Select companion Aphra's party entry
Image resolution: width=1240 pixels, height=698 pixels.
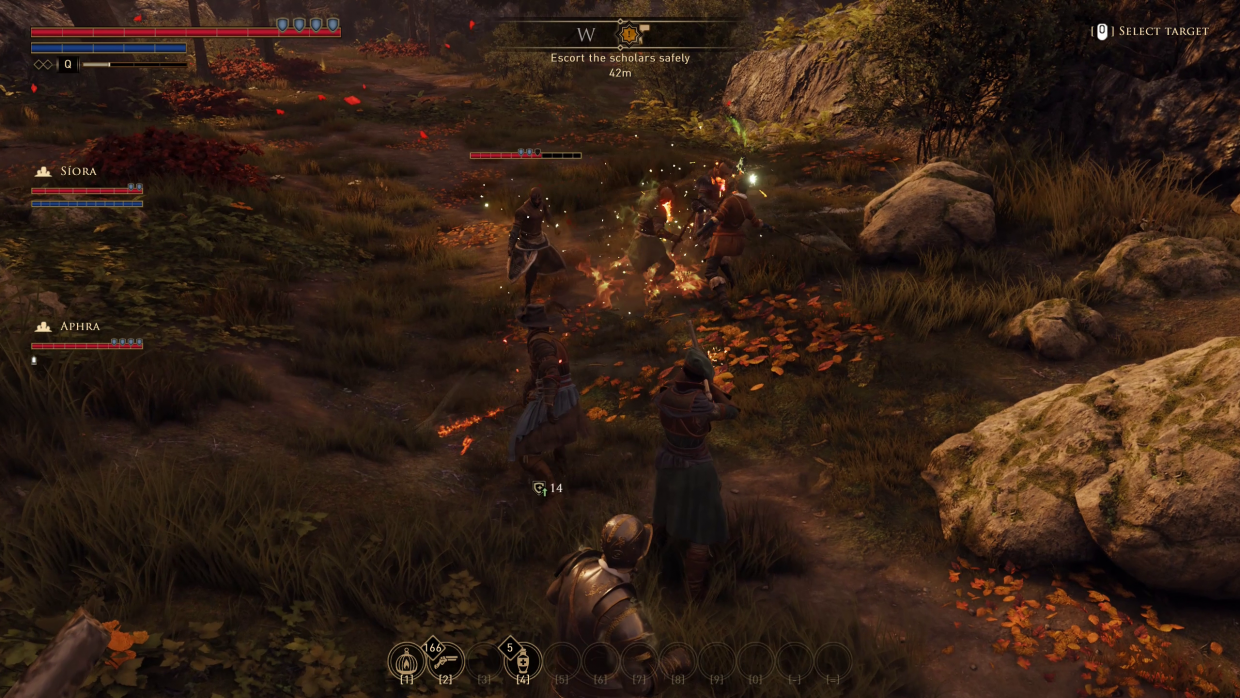pyautogui.click(x=80, y=327)
